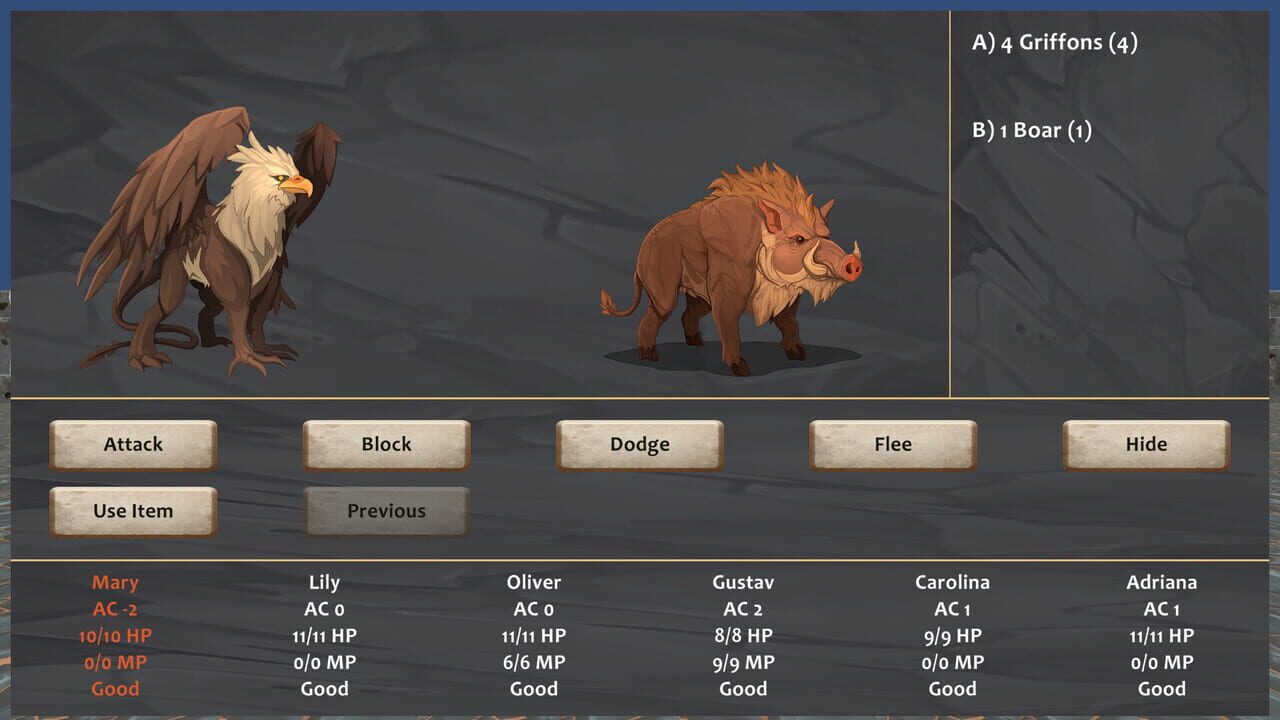The image size is (1280, 720).
Task: Select the Dodge action
Action: point(639,444)
